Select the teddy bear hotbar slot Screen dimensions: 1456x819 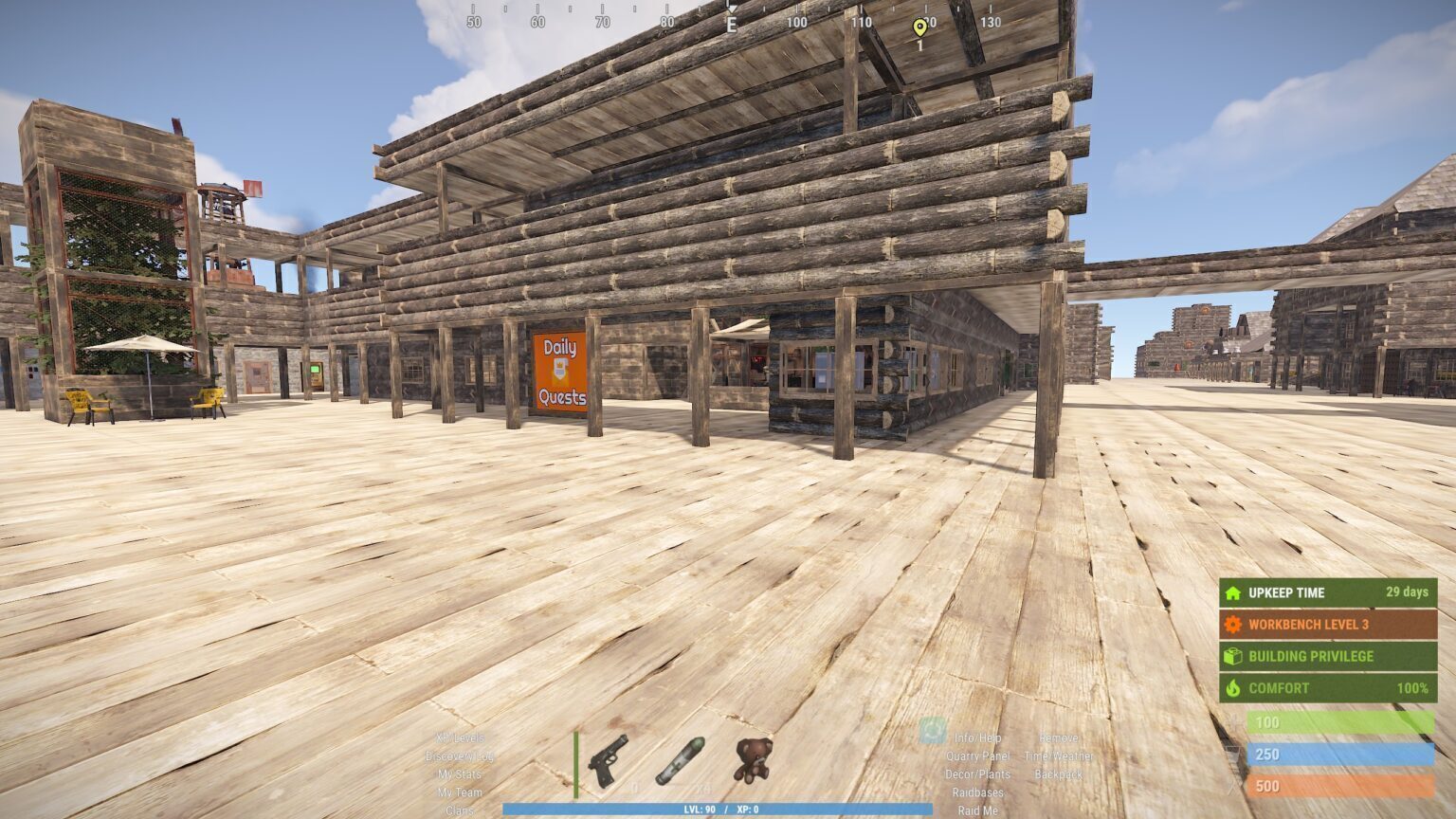tap(752, 760)
